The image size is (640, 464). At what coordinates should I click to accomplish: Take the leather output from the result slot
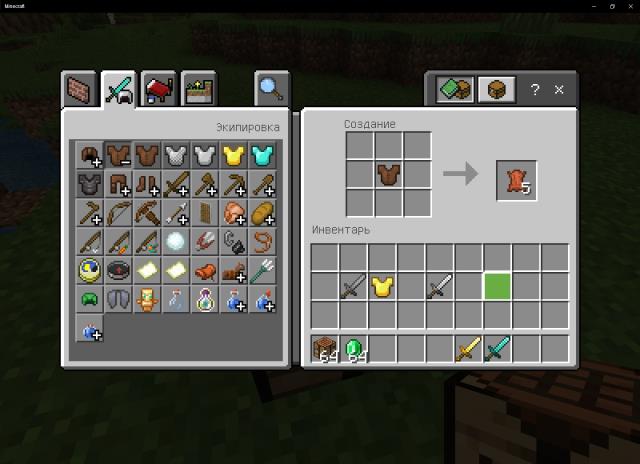tap(516, 180)
